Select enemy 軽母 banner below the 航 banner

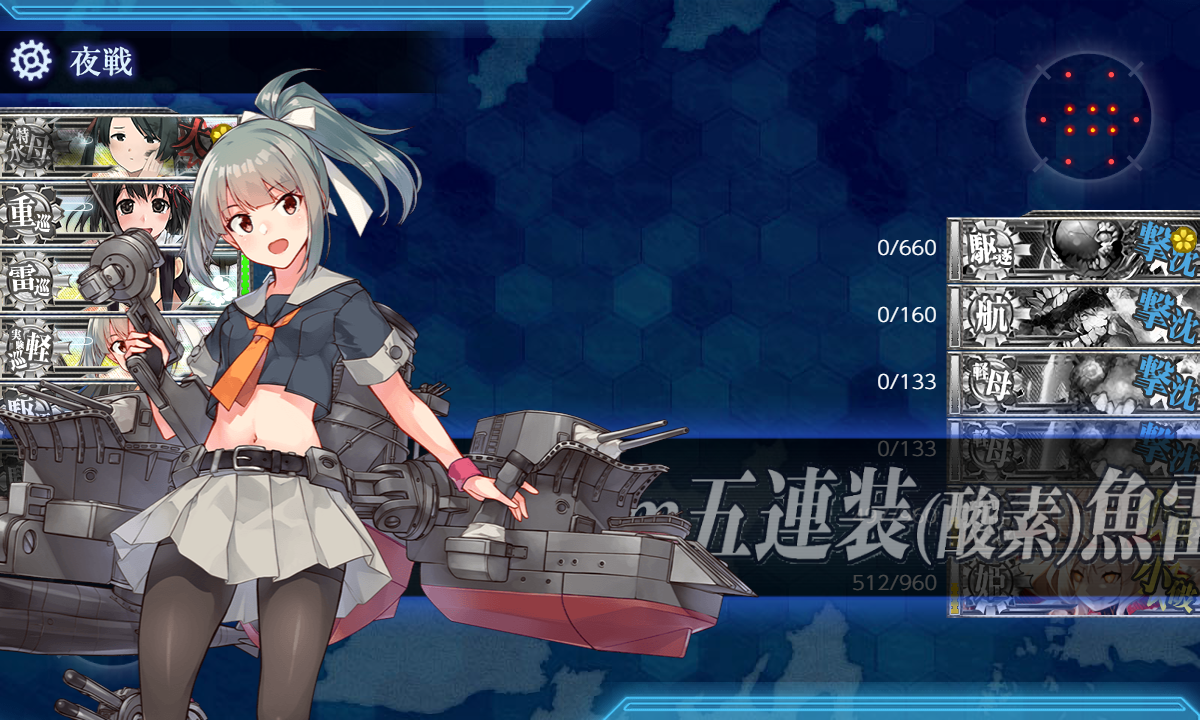pos(1075,382)
